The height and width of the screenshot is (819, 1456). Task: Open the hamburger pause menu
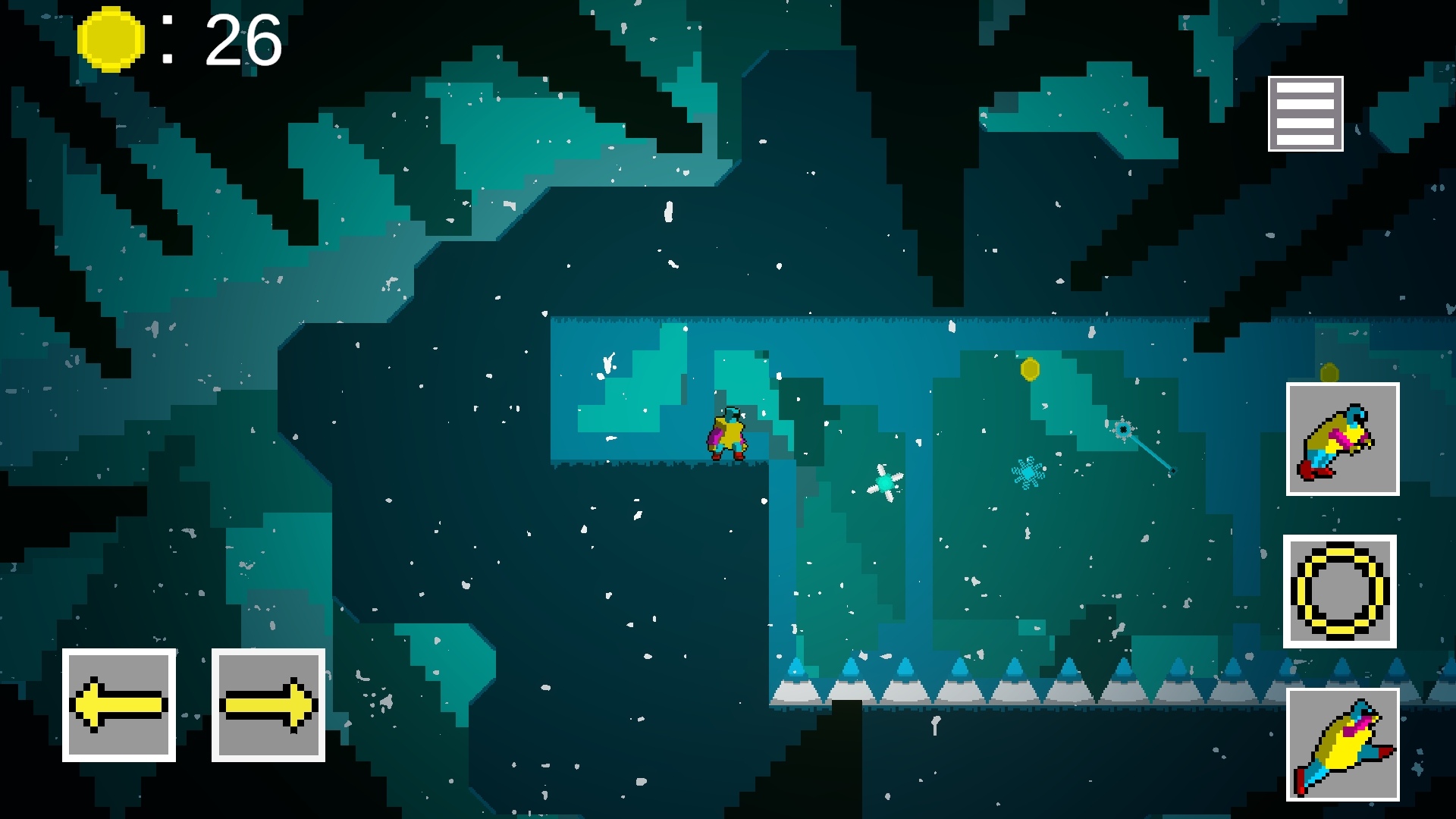tap(1305, 114)
